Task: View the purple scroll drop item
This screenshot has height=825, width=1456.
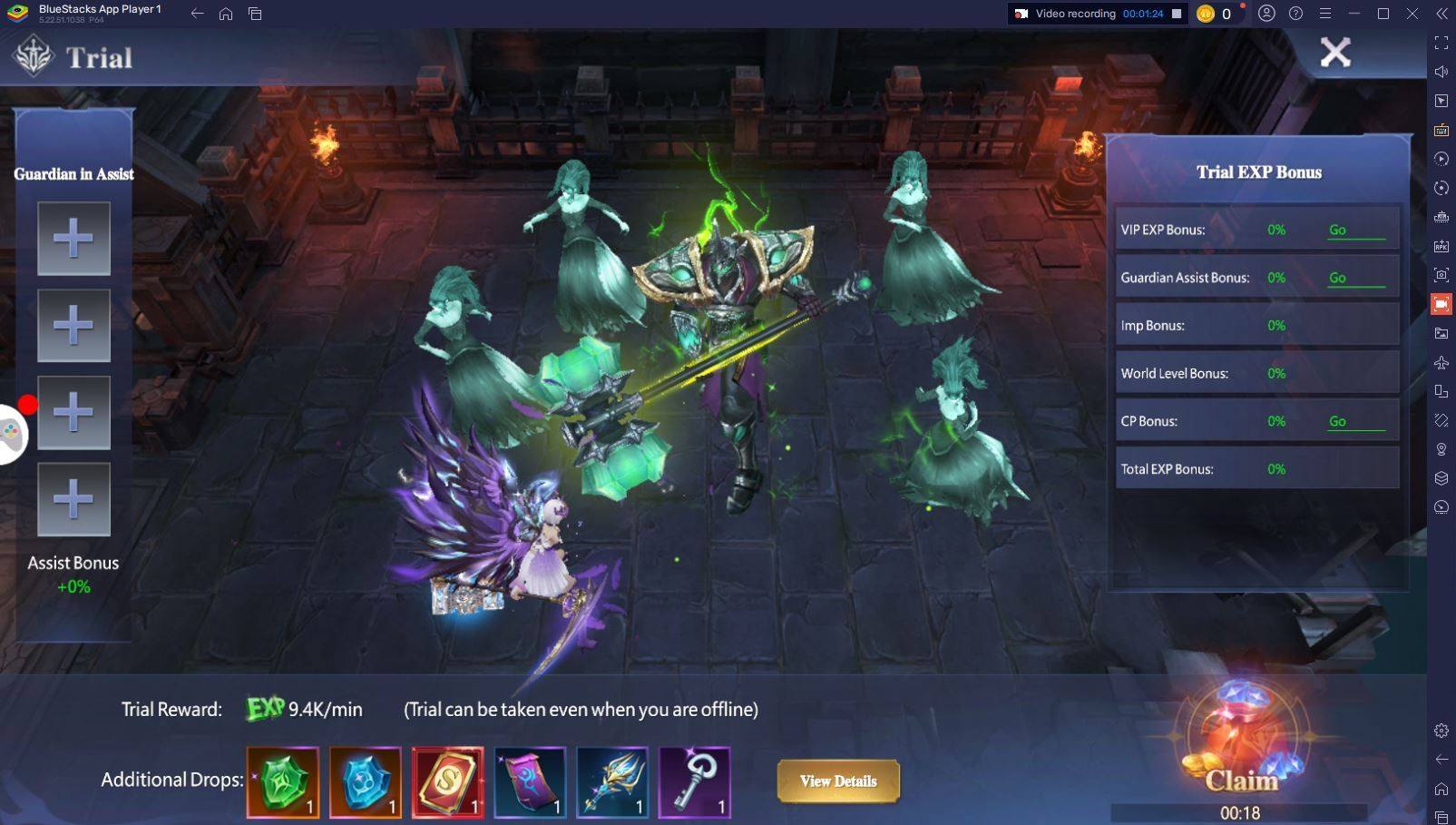Action: pos(530,782)
